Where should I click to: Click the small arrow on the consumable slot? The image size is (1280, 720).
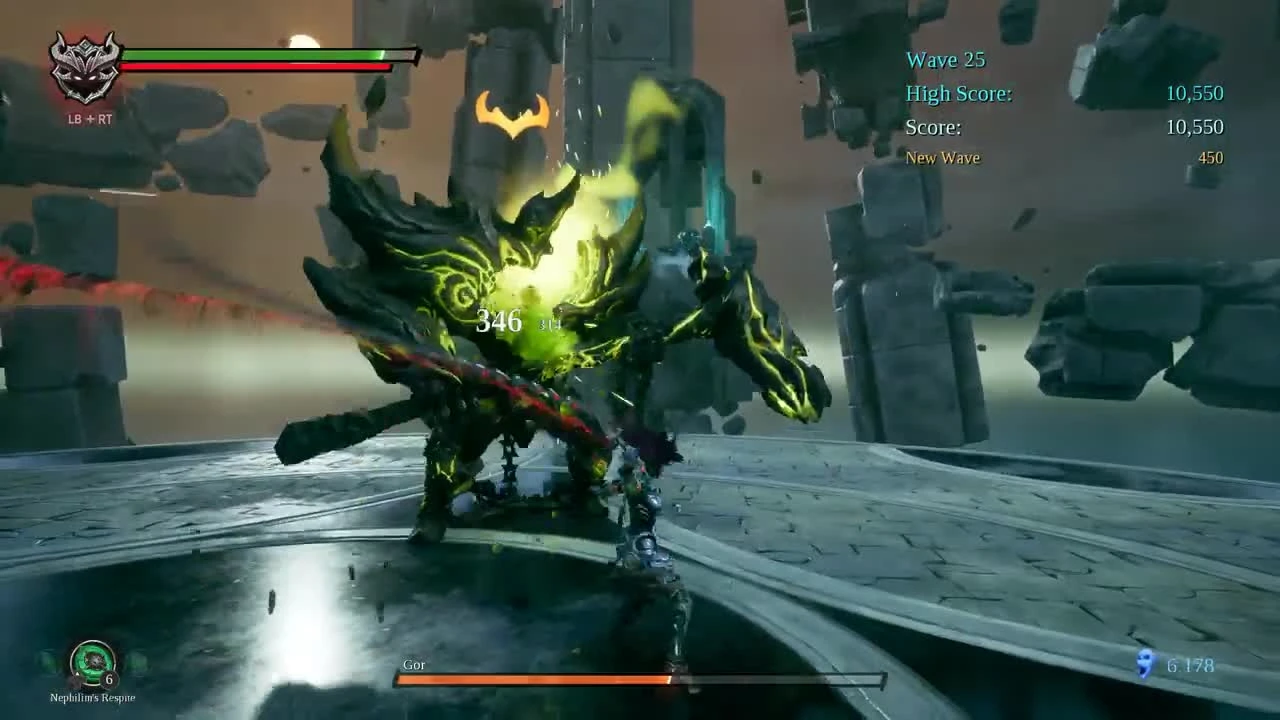pyautogui.click(x=77, y=674)
